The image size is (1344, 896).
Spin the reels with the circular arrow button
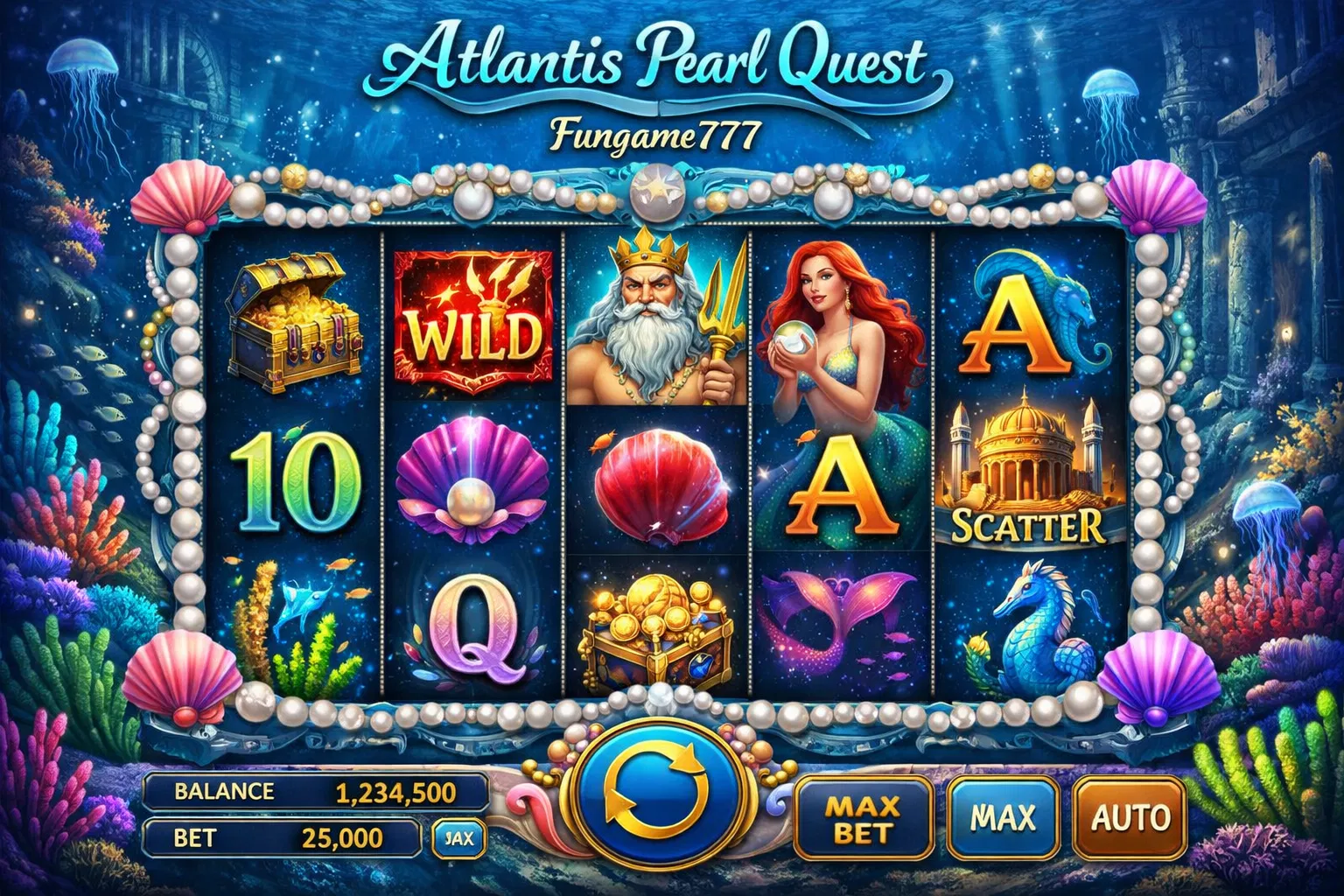657,789
